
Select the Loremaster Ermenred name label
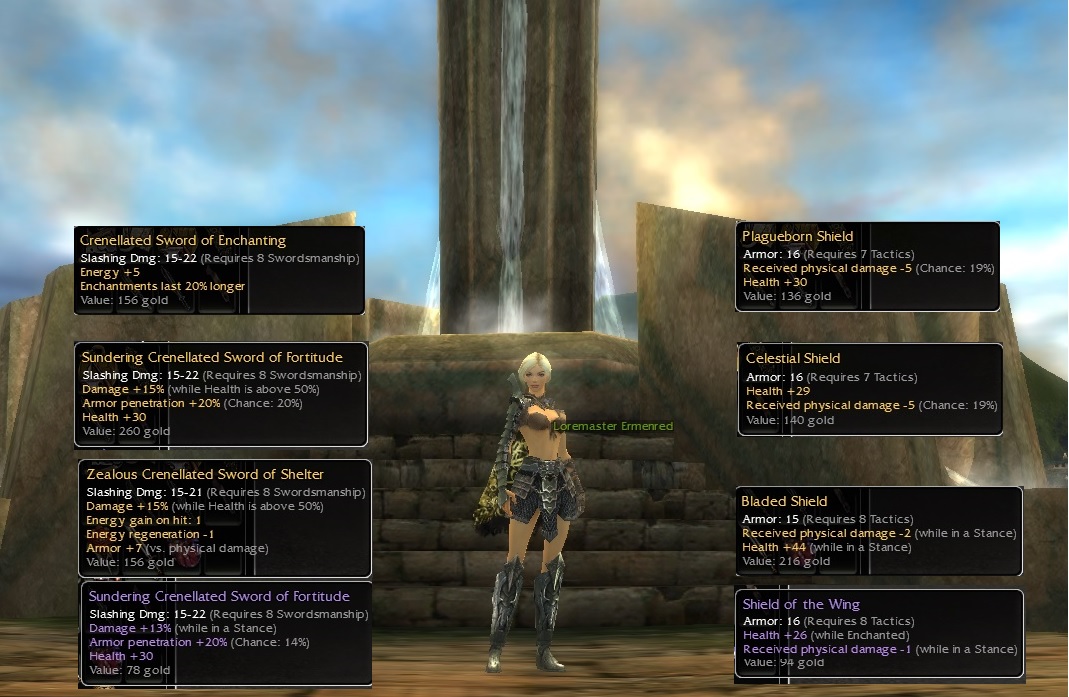[x=613, y=426]
